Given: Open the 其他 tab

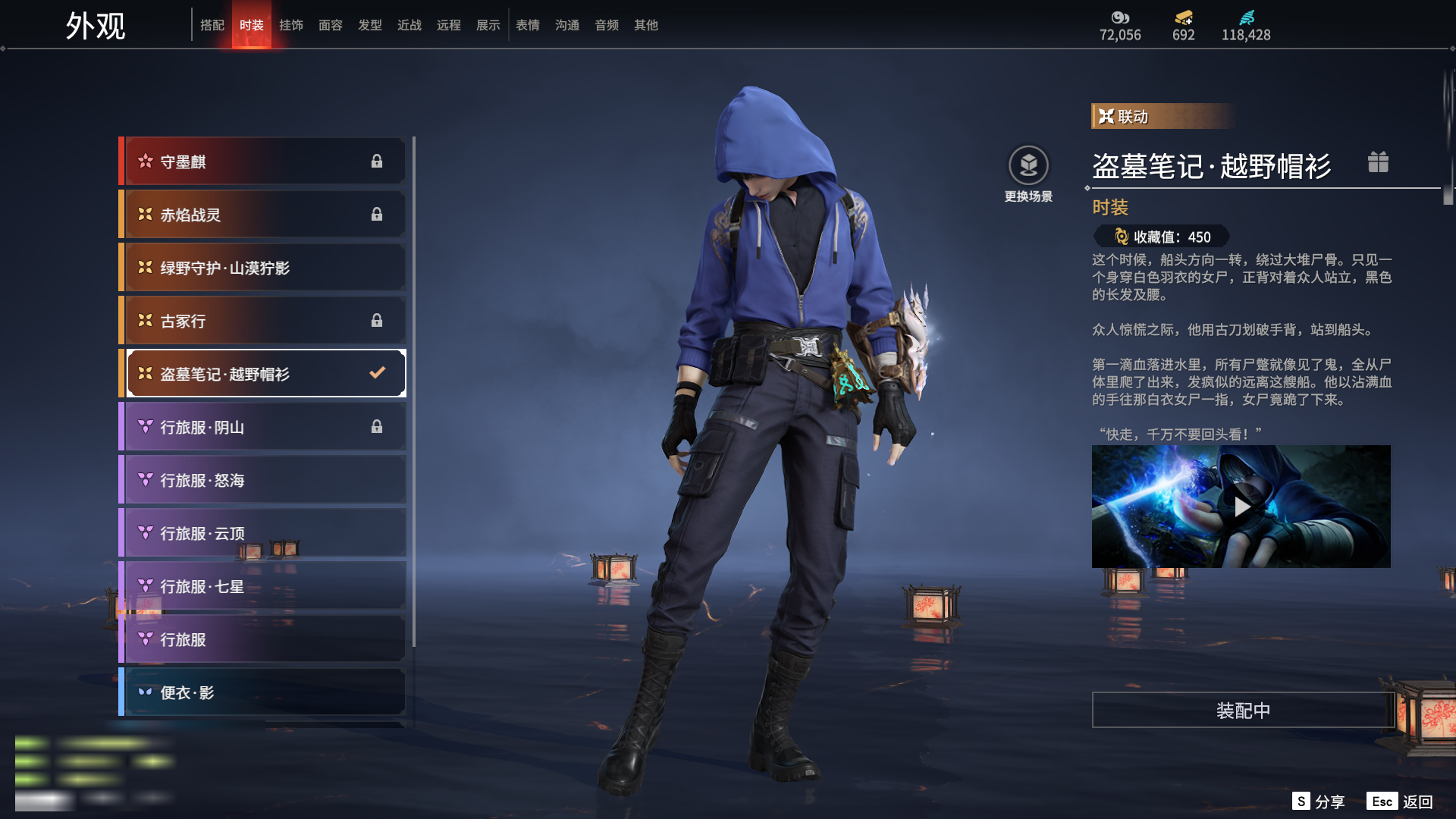Looking at the screenshot, I should (x=646, y=25).
